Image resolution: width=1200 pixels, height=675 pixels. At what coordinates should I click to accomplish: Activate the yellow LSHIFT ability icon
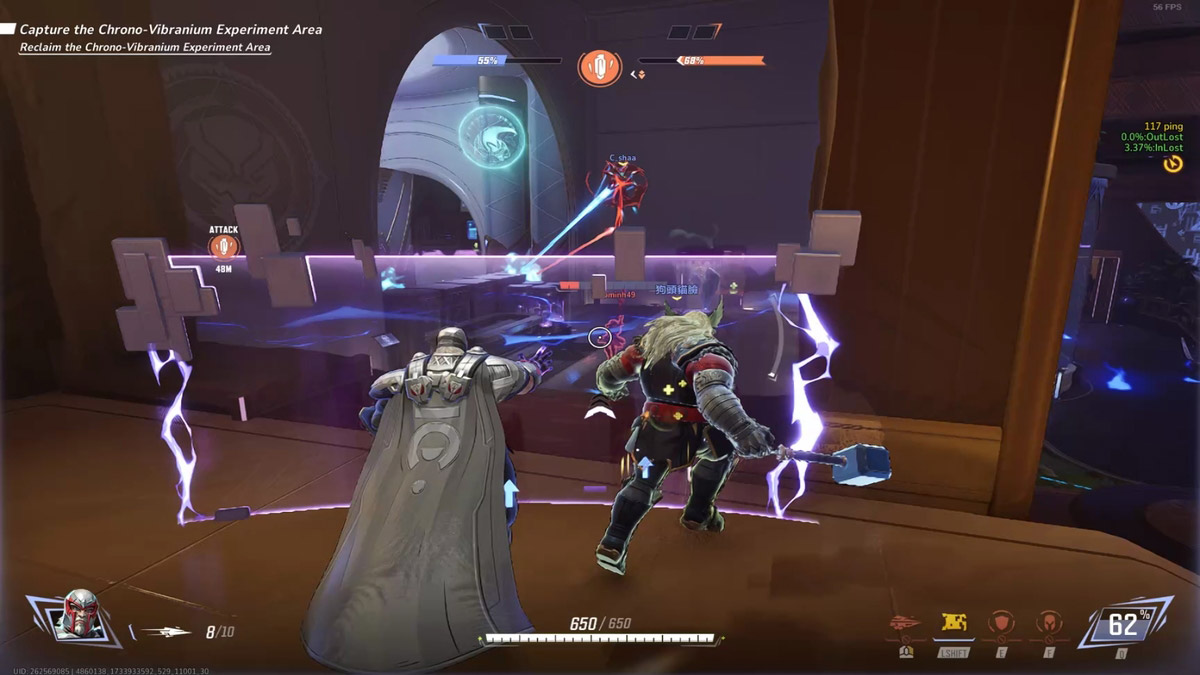coord(952,623)
